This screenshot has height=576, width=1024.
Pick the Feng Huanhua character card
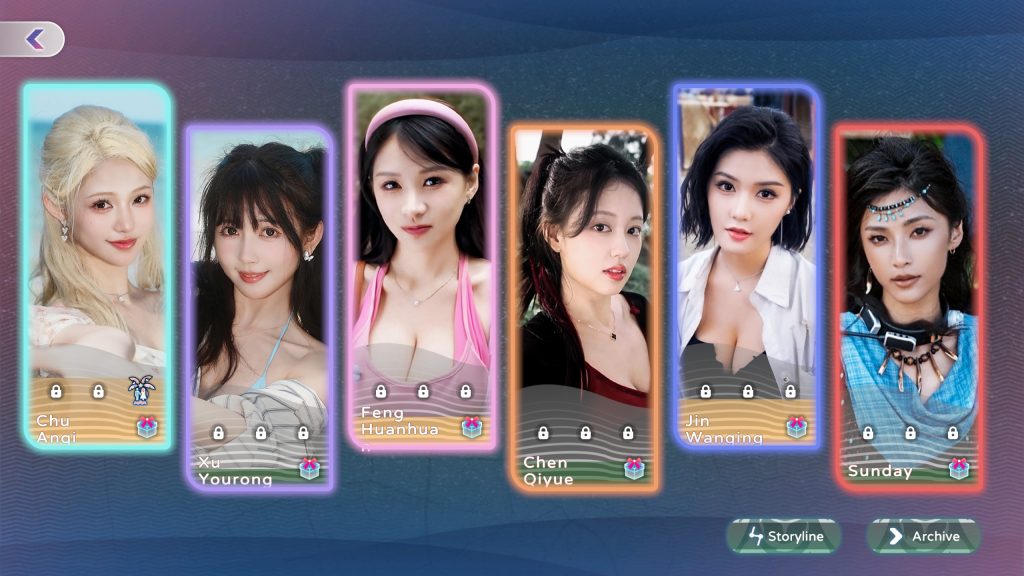(421, 240)
